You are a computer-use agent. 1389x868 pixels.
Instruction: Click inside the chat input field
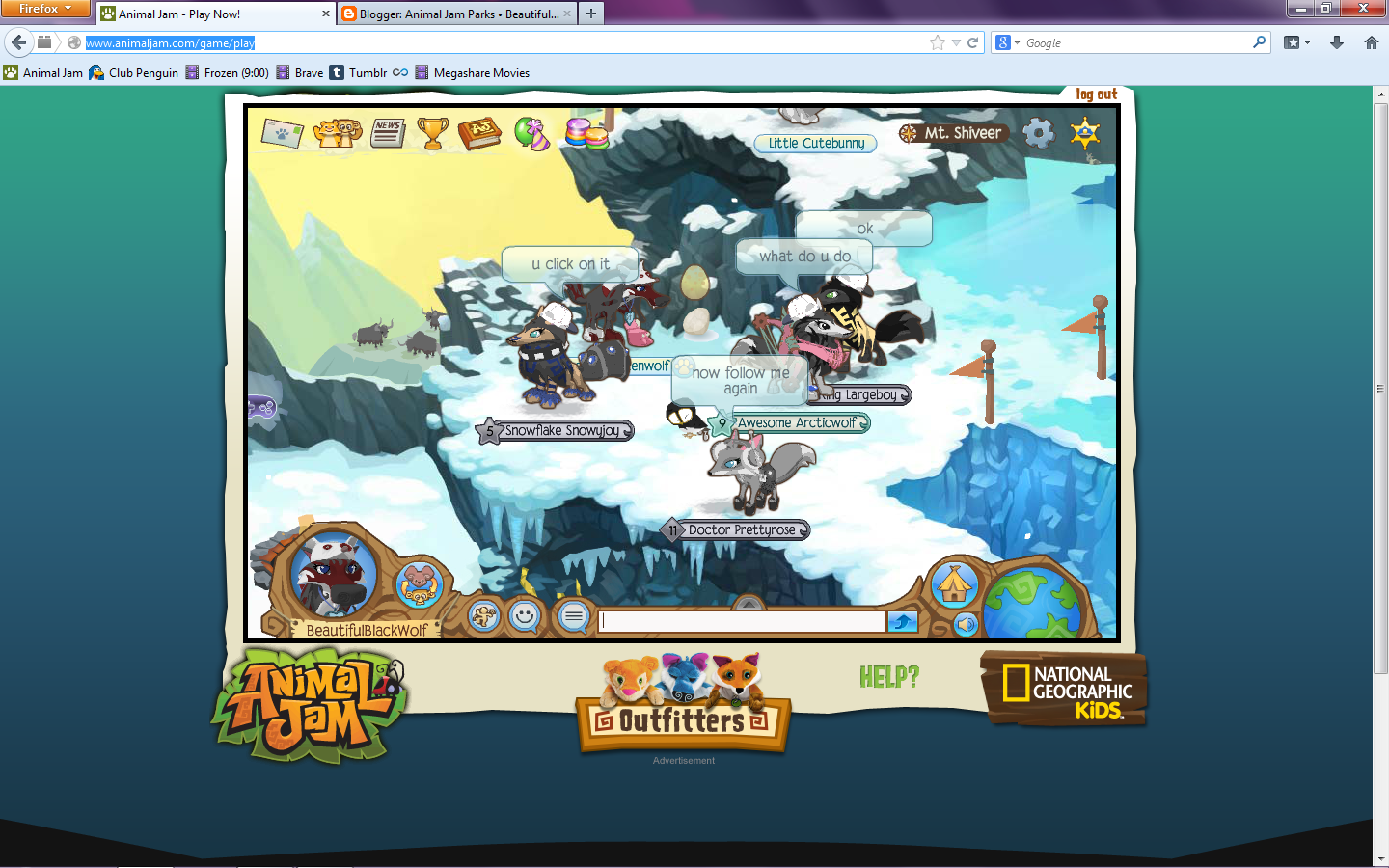743,621
